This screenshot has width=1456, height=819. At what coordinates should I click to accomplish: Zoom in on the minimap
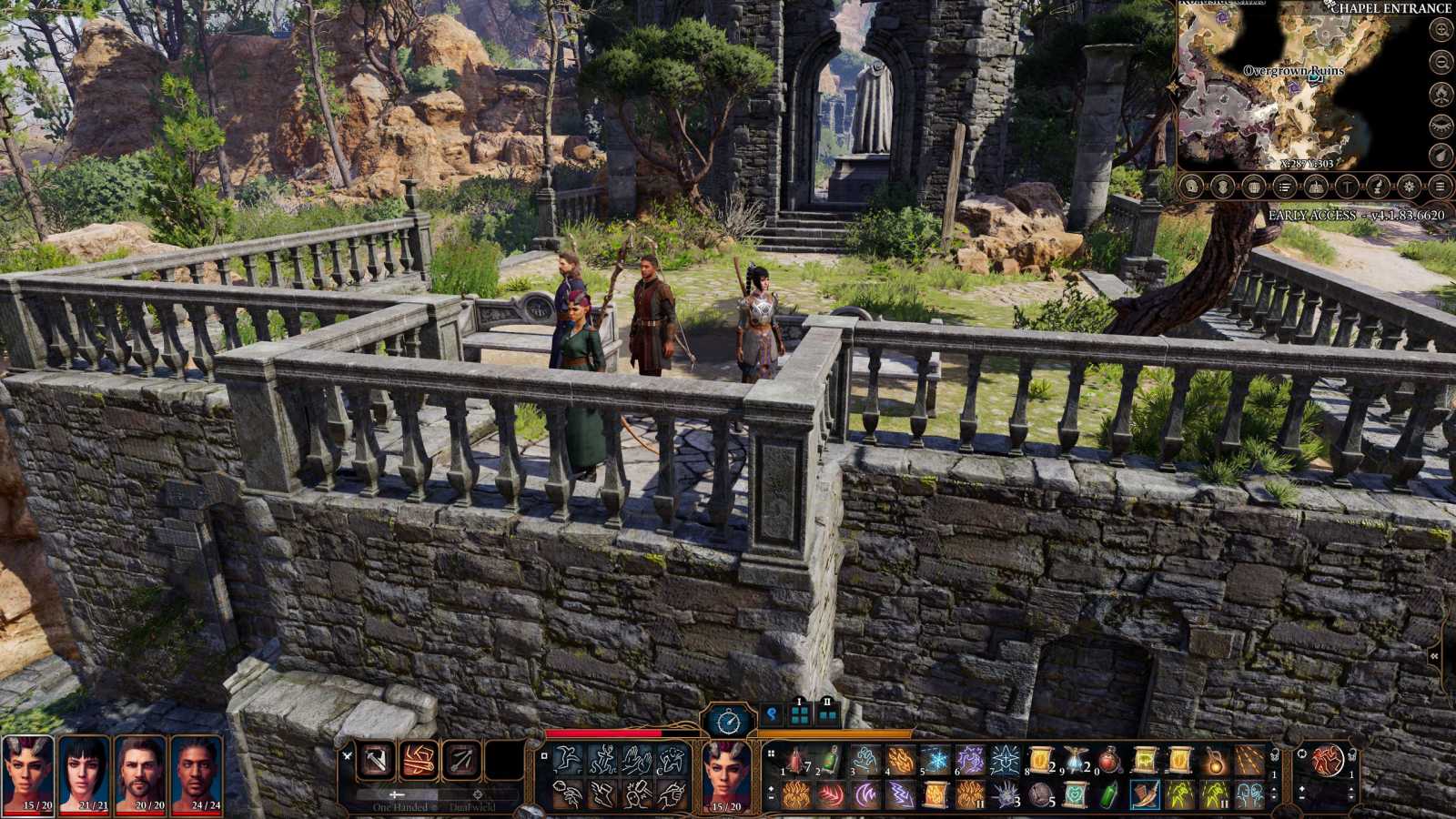pos(1441,30)
